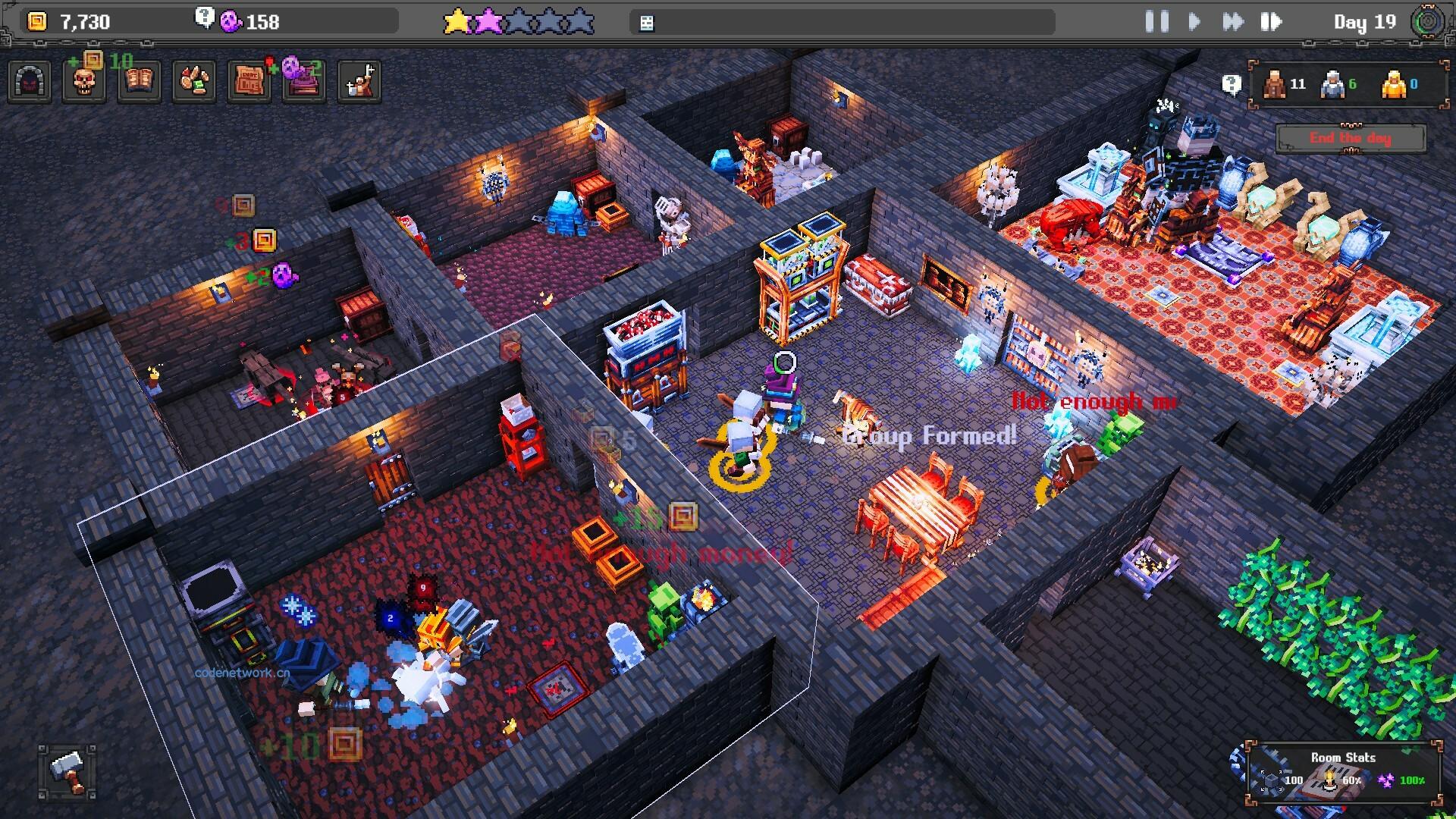Open the book research menu
This screenshot has width=1456, height=819.
(x=140, y=81)
